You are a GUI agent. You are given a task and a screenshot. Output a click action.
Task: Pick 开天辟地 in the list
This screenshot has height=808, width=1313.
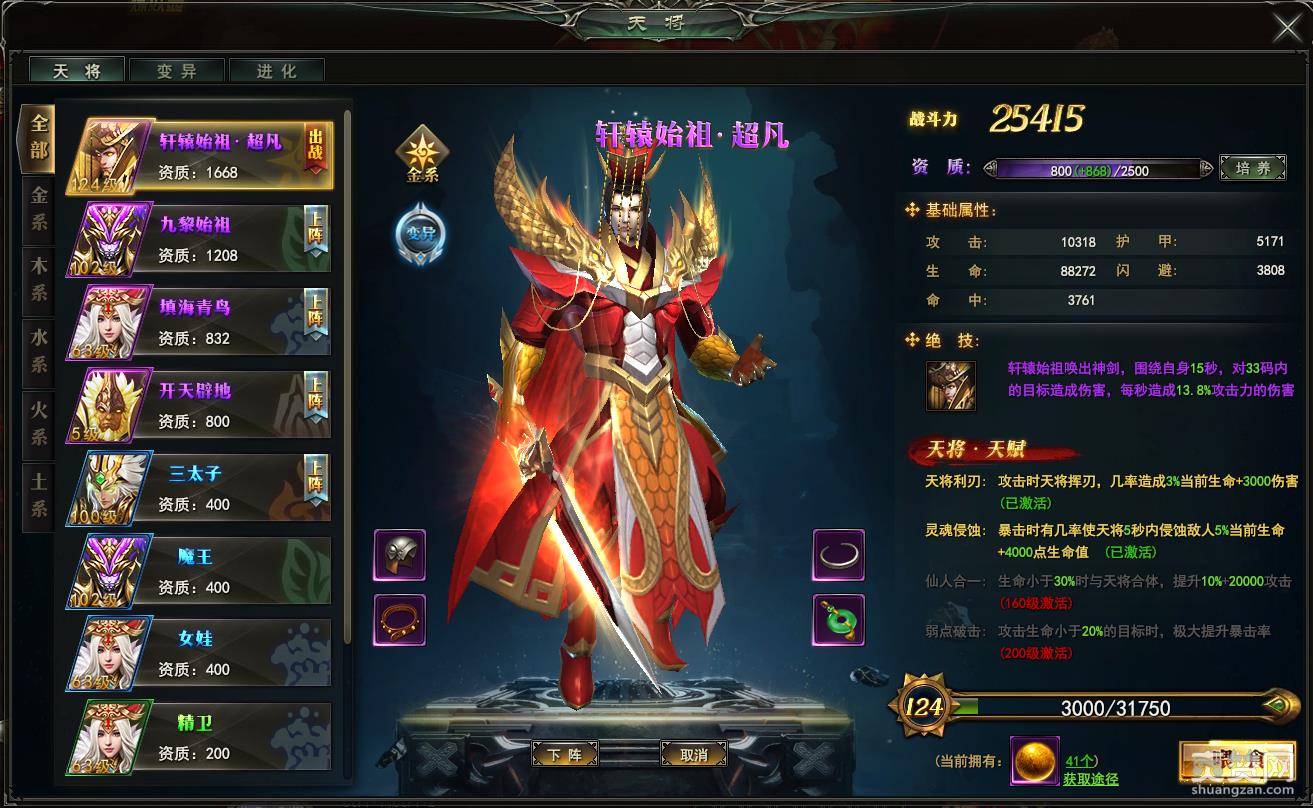[x=199, y=406]
